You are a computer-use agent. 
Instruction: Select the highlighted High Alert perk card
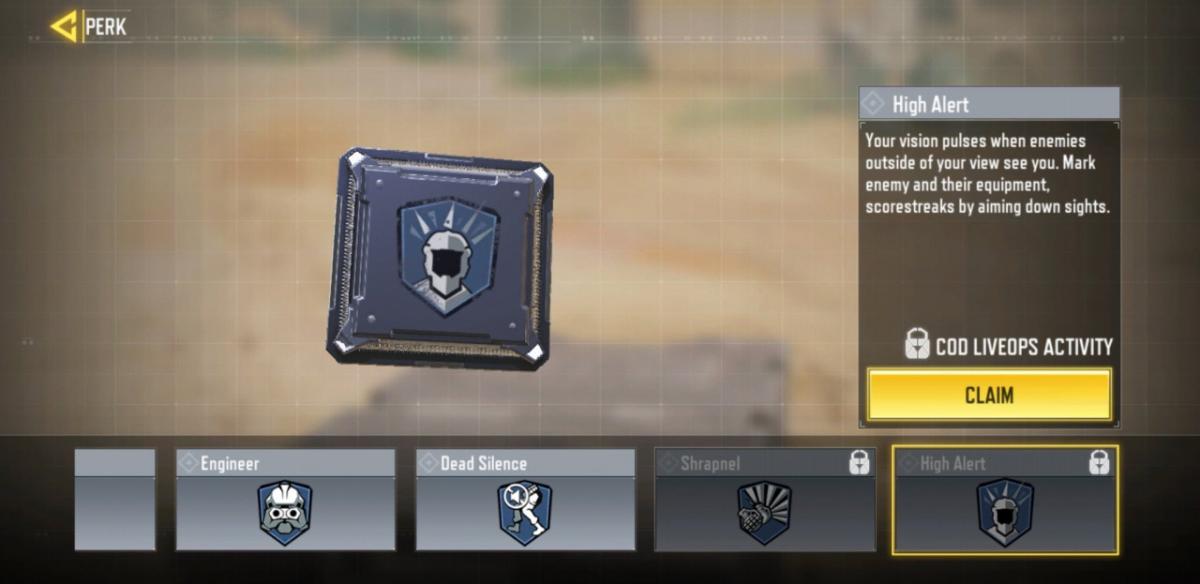(x=1005, y=499)
